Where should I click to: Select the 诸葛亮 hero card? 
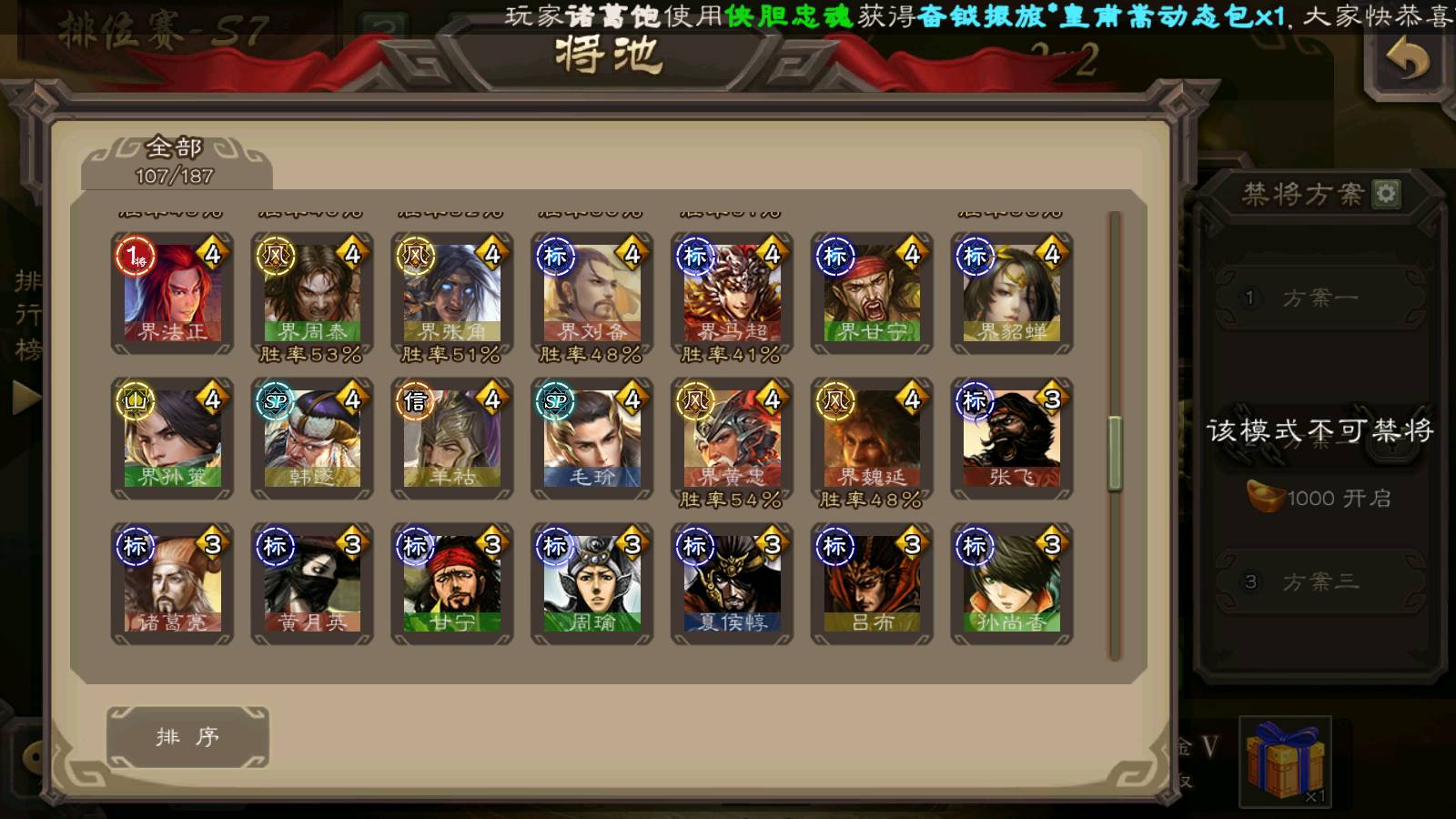172,583
